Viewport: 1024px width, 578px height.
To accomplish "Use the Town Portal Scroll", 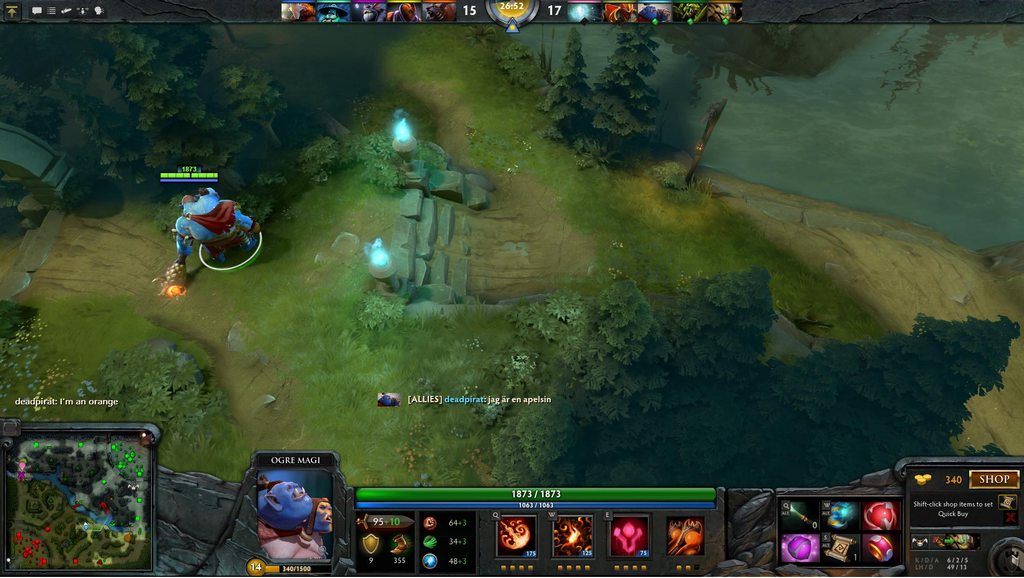I will tap(840, 548).
